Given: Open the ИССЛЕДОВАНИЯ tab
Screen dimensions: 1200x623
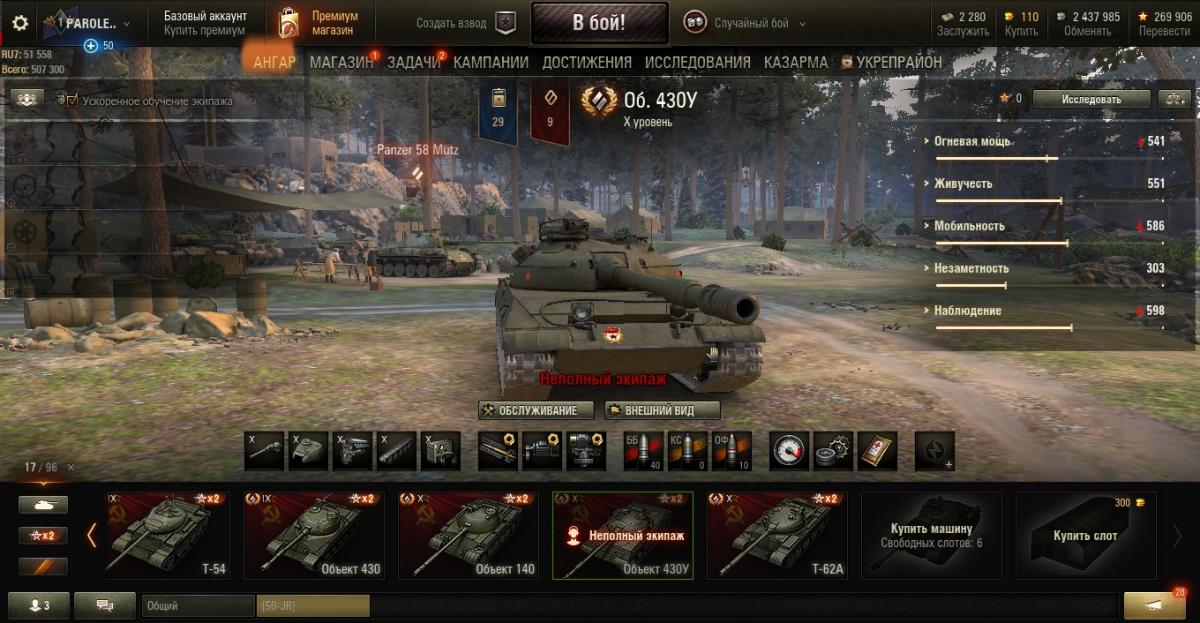Looking at the screenshot, I should [x=697, y=62].
